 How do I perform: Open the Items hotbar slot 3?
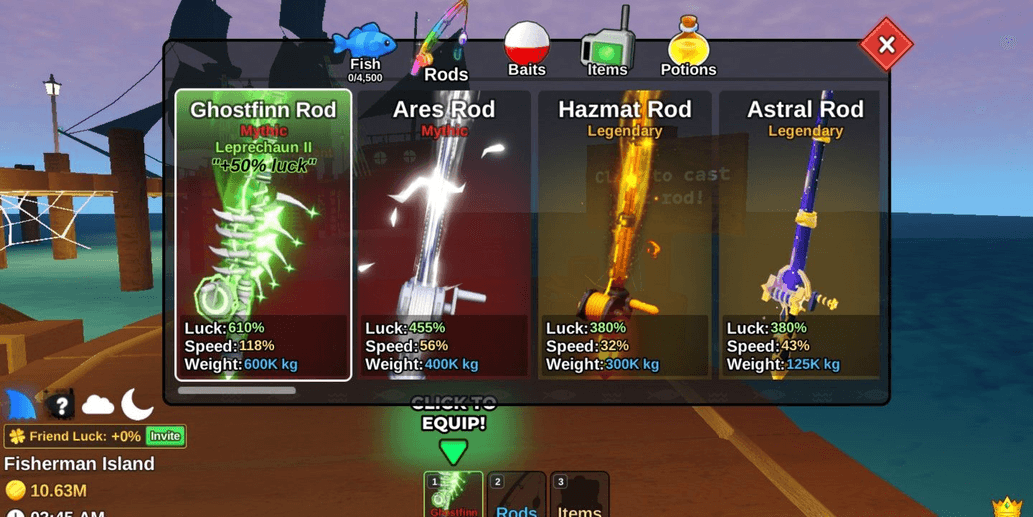579,495
